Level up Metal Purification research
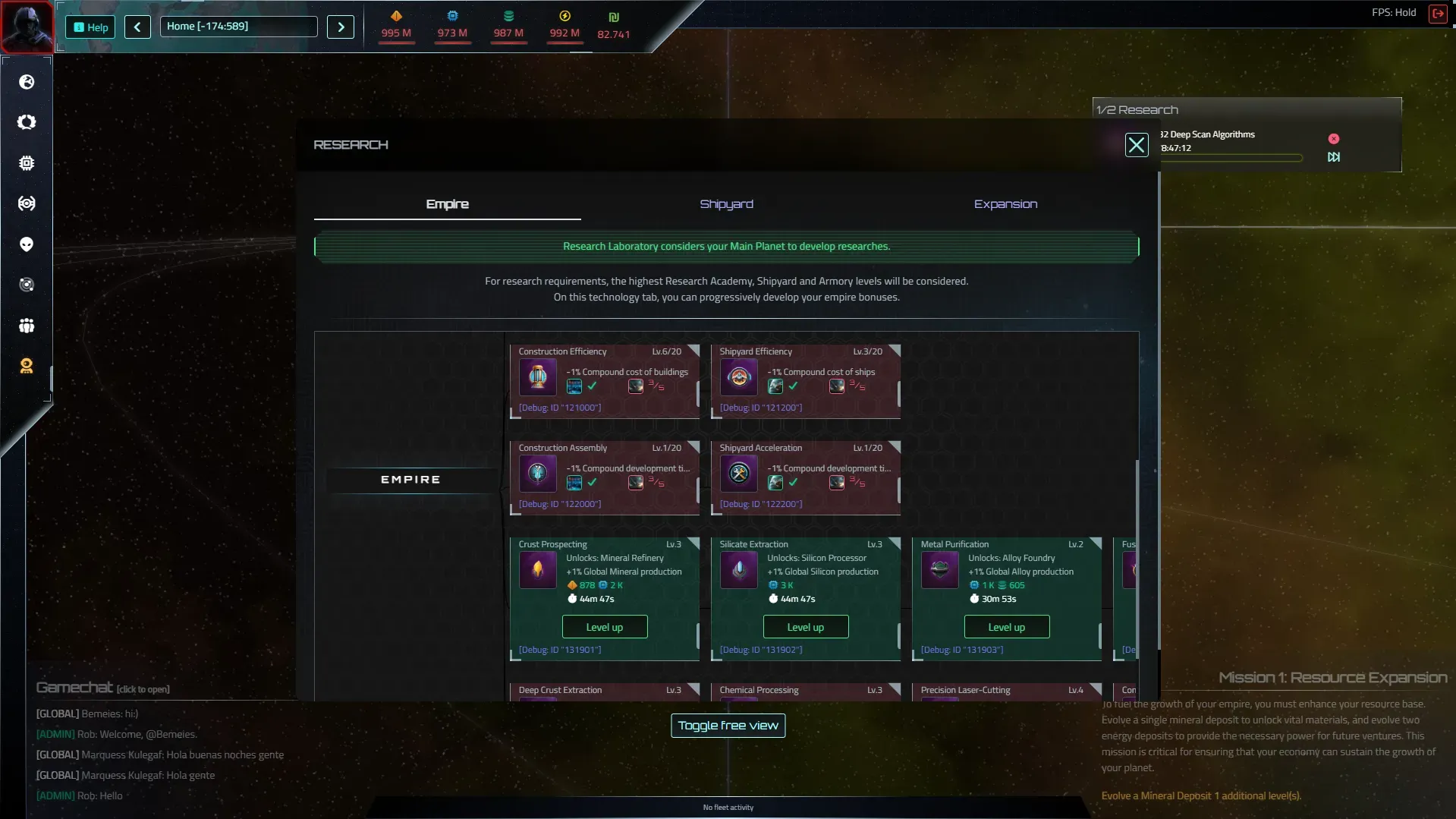This screenshot has width=1456, height=819. pyautogui.click(x=1006, y=627)
